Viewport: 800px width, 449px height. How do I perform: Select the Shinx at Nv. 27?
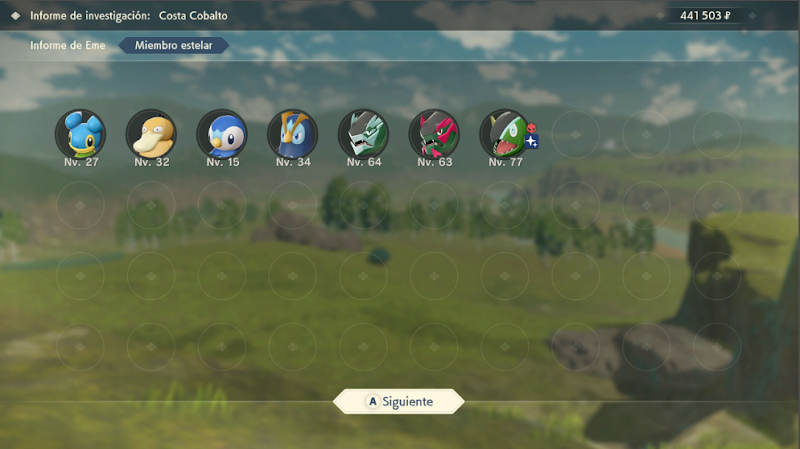(80, 133)
